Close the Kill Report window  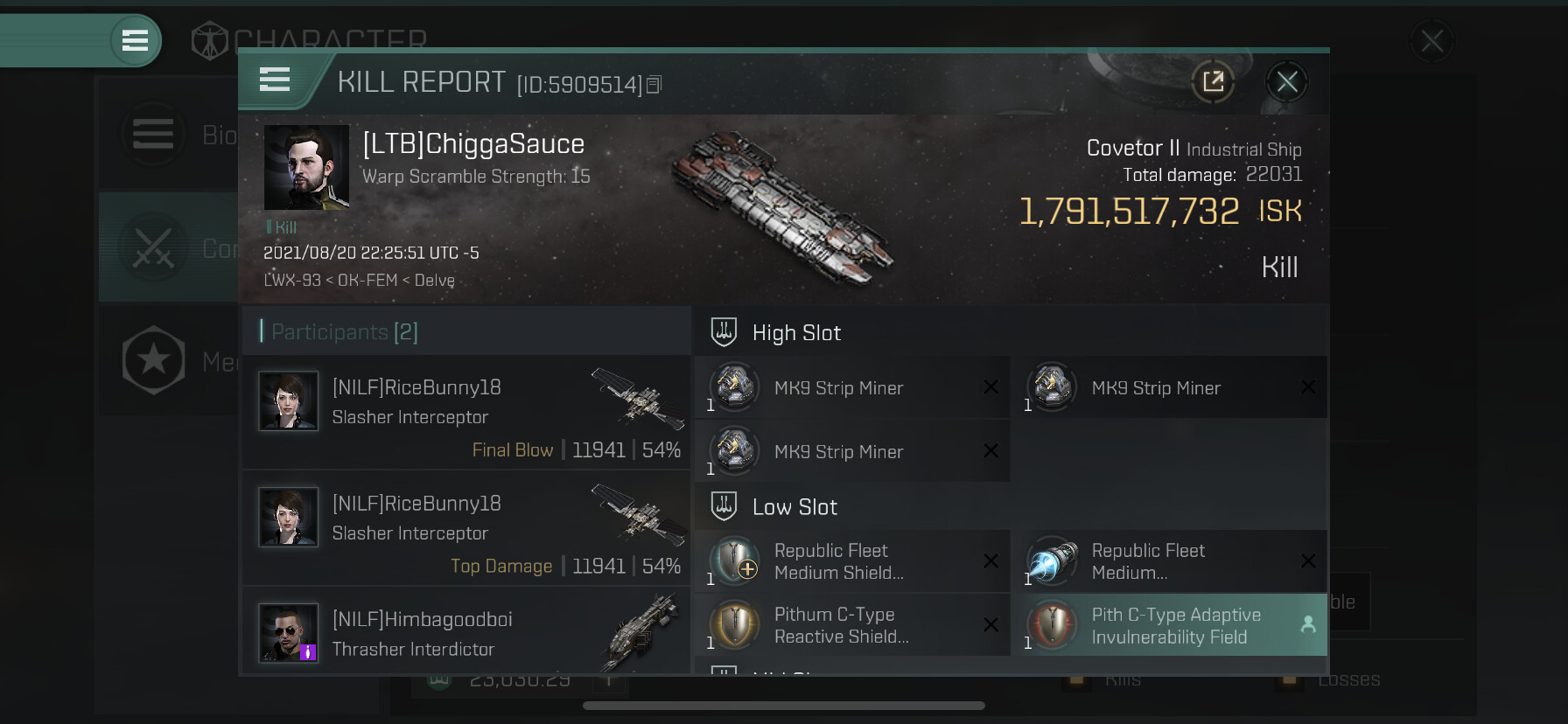[1286, 82]
